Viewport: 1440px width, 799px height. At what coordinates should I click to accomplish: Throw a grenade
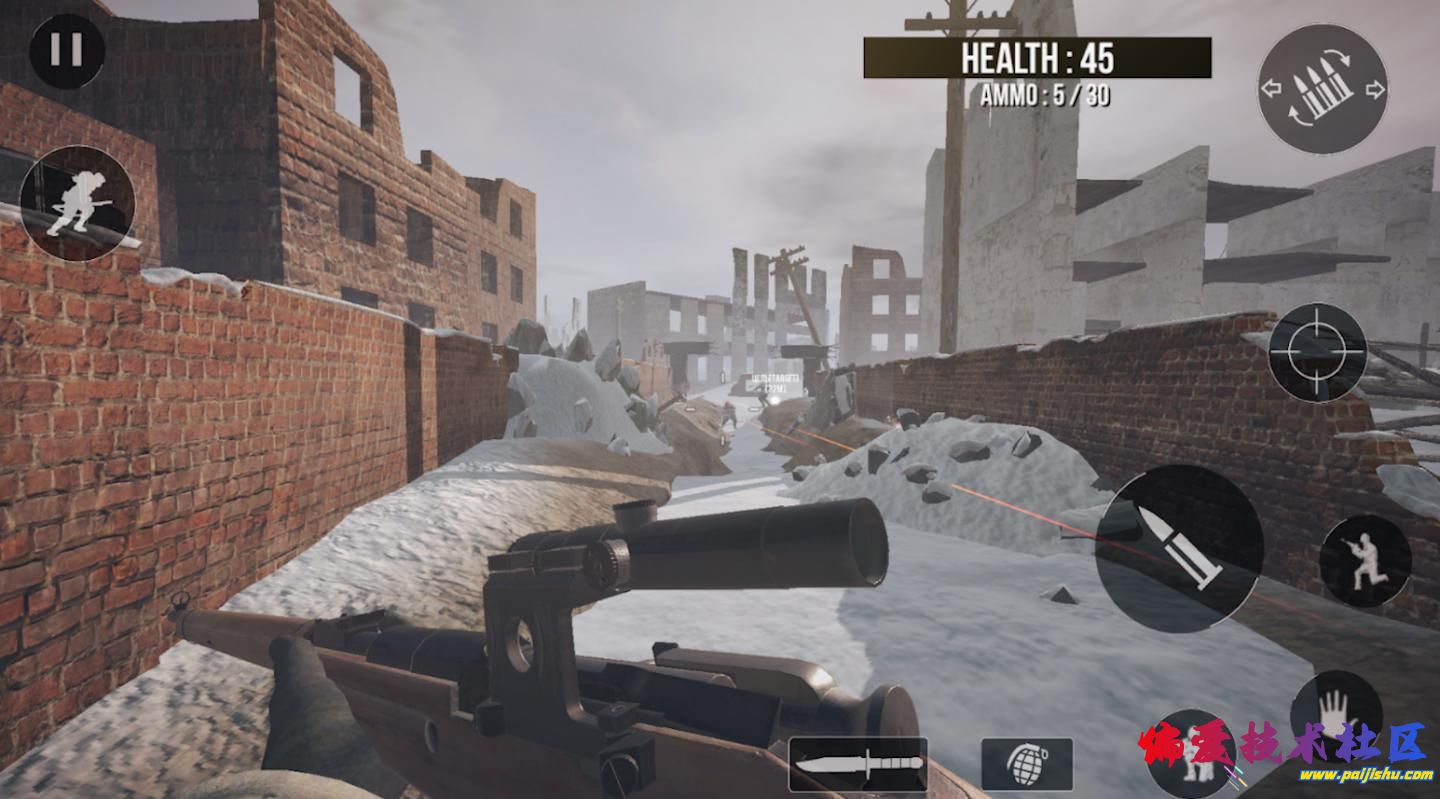1027,764
